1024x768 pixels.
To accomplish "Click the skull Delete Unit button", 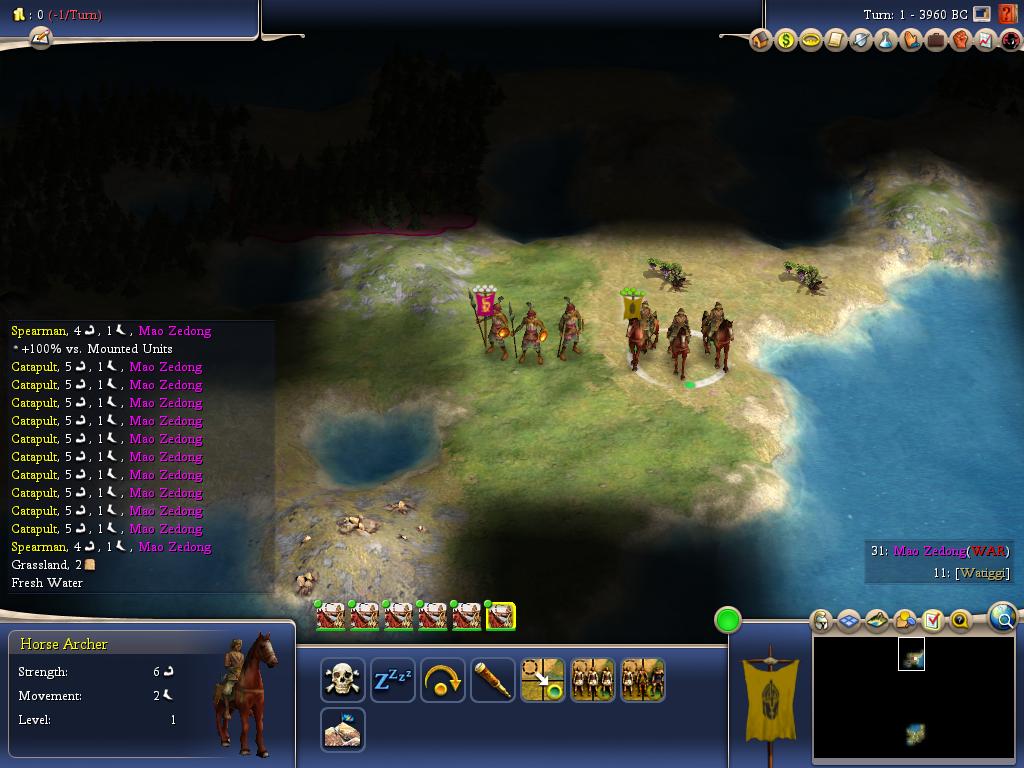I will [x=342, y=680].
